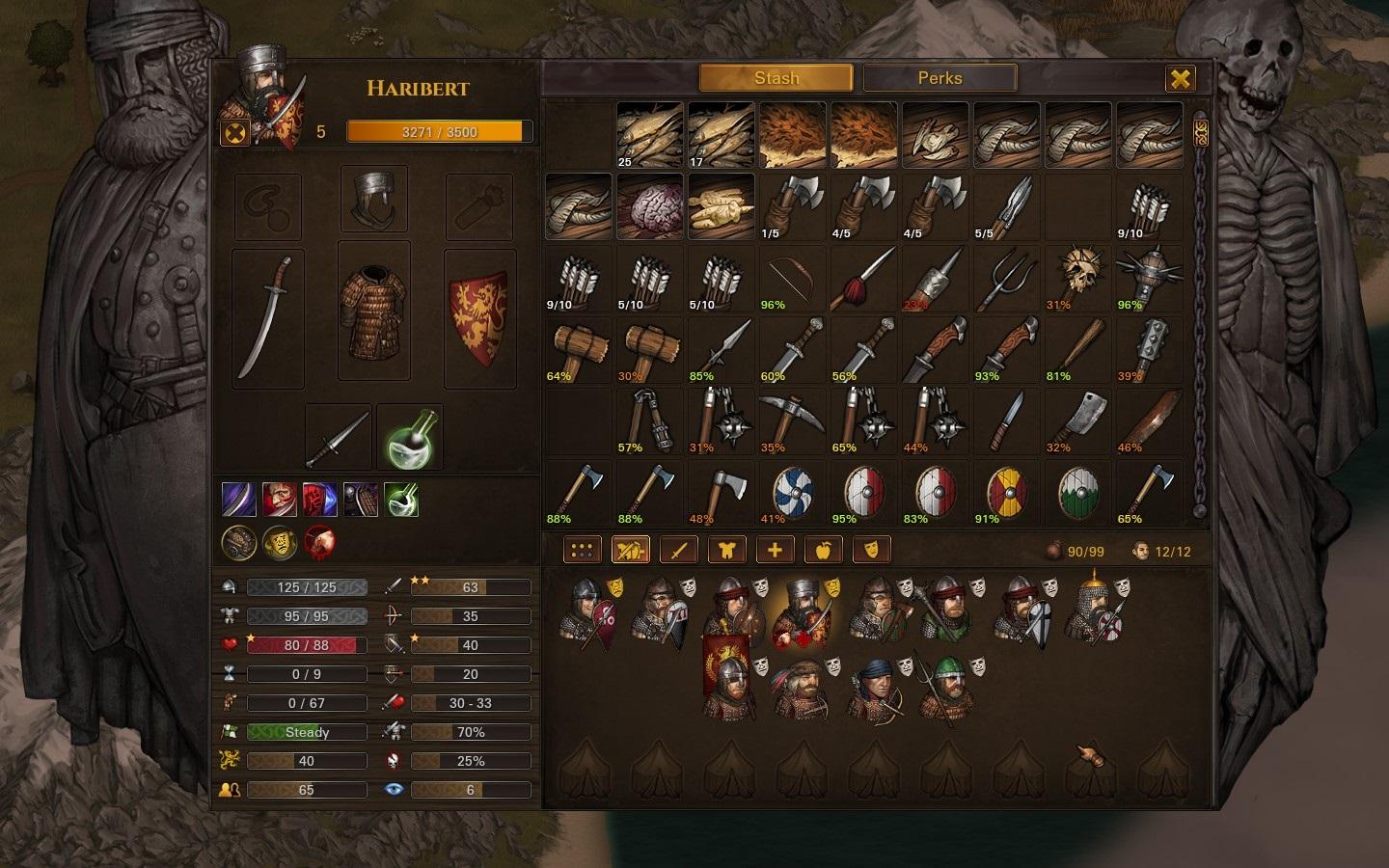Image resolution: width=1389 pixels, height=868 pixels.
Task: Toggle the mood mask button
Action: [871, 551]
